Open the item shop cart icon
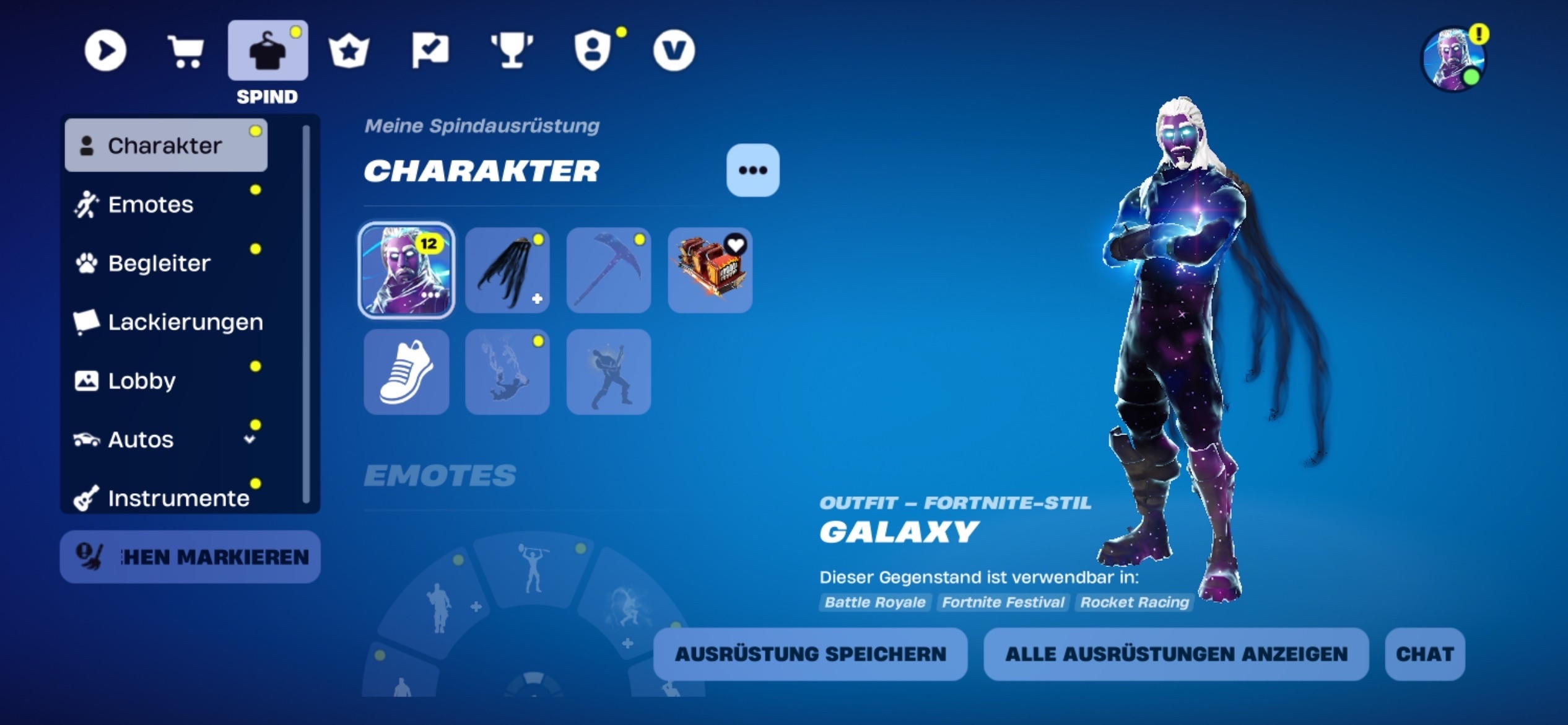The width and height of the screenshot is (1568, 725). [186, 50]
